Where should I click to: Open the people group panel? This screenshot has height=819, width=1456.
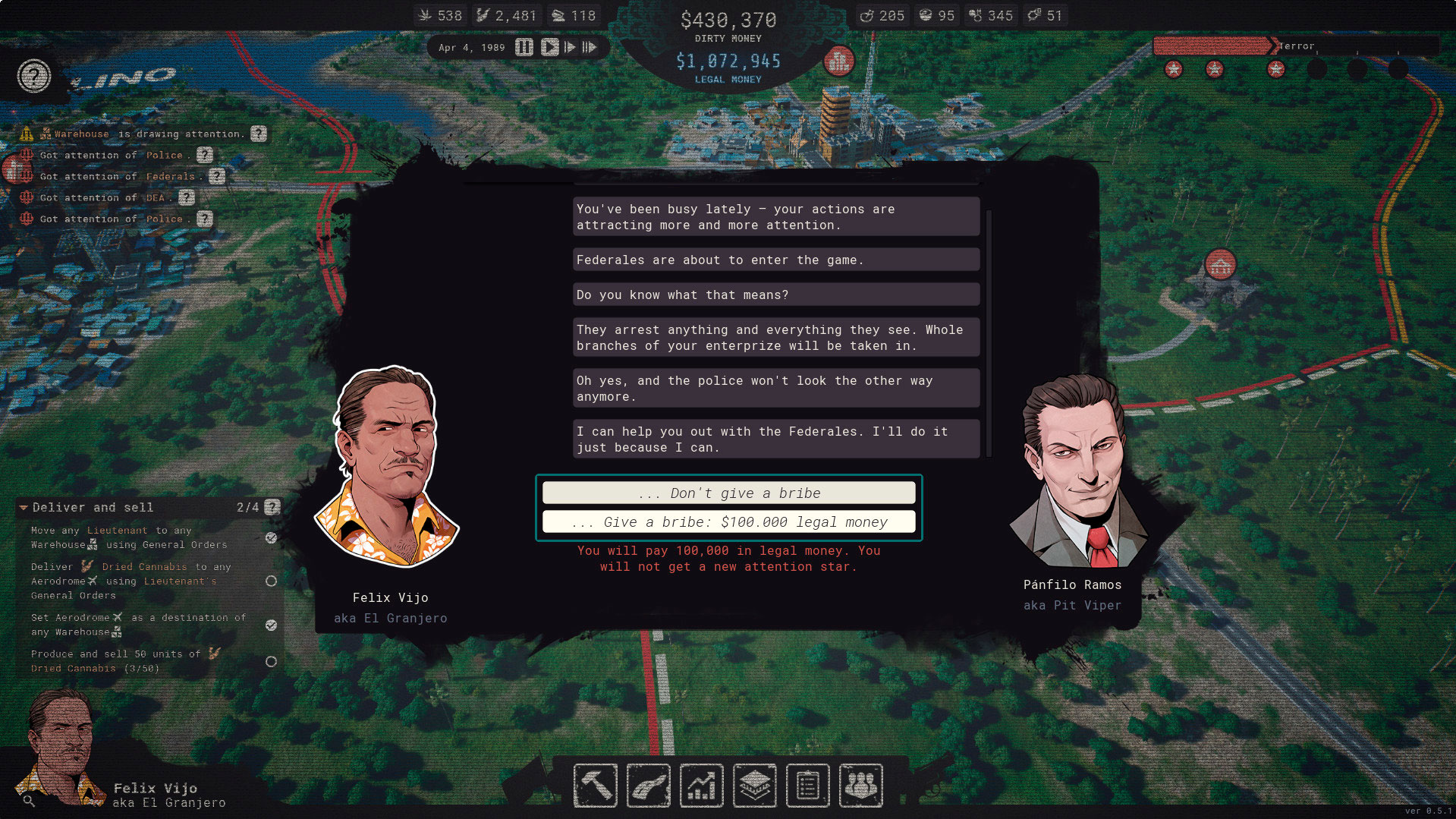pyautogui.click(x=861, y=786)
